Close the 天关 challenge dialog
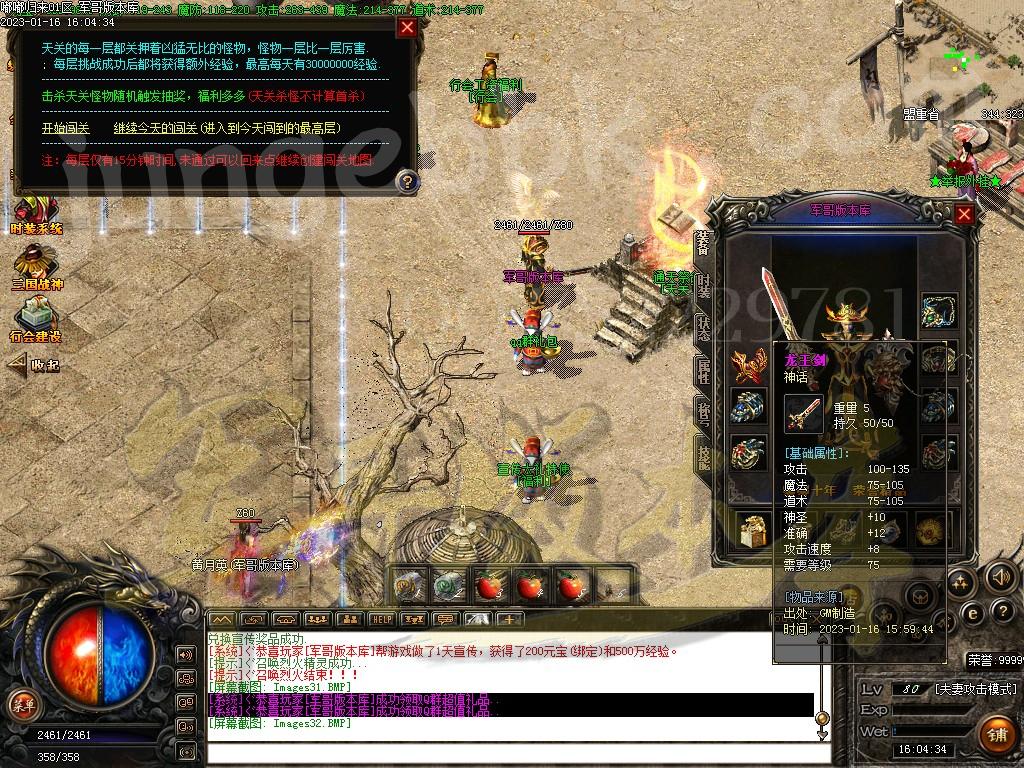 (406, 27)
